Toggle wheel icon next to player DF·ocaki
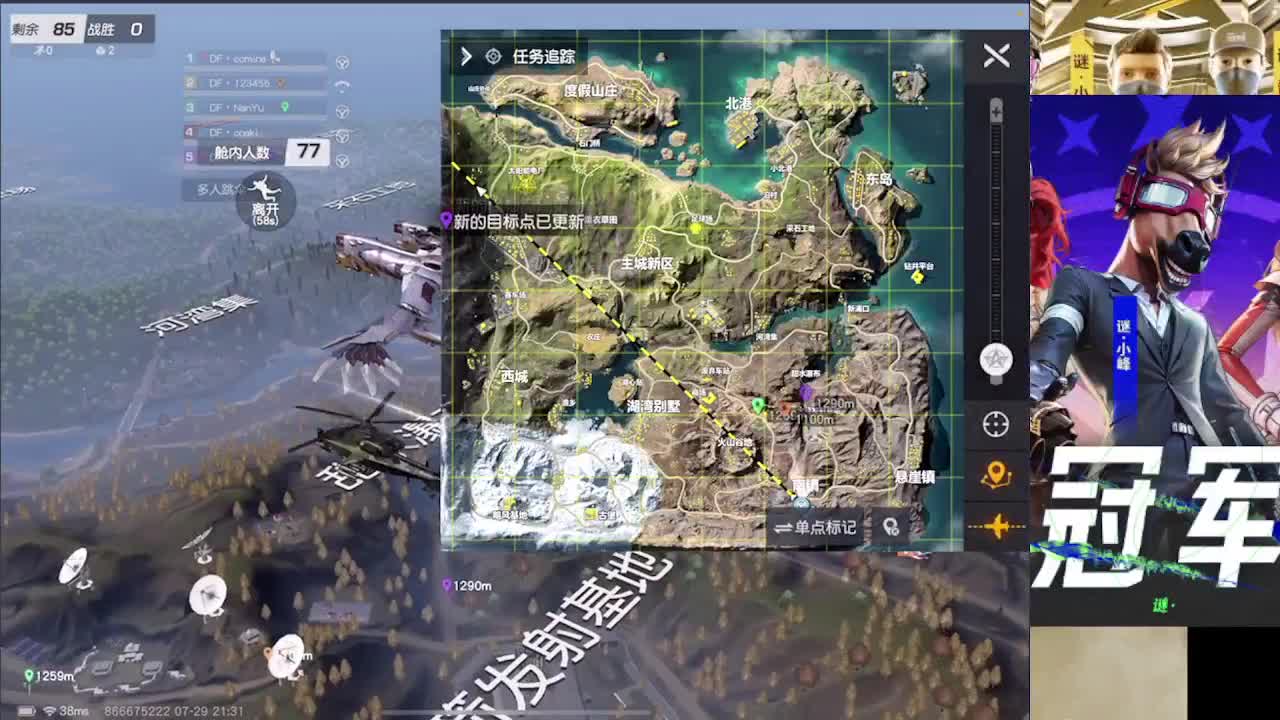The width and height of the screenshot is (1280, 720). click(343, 134)
